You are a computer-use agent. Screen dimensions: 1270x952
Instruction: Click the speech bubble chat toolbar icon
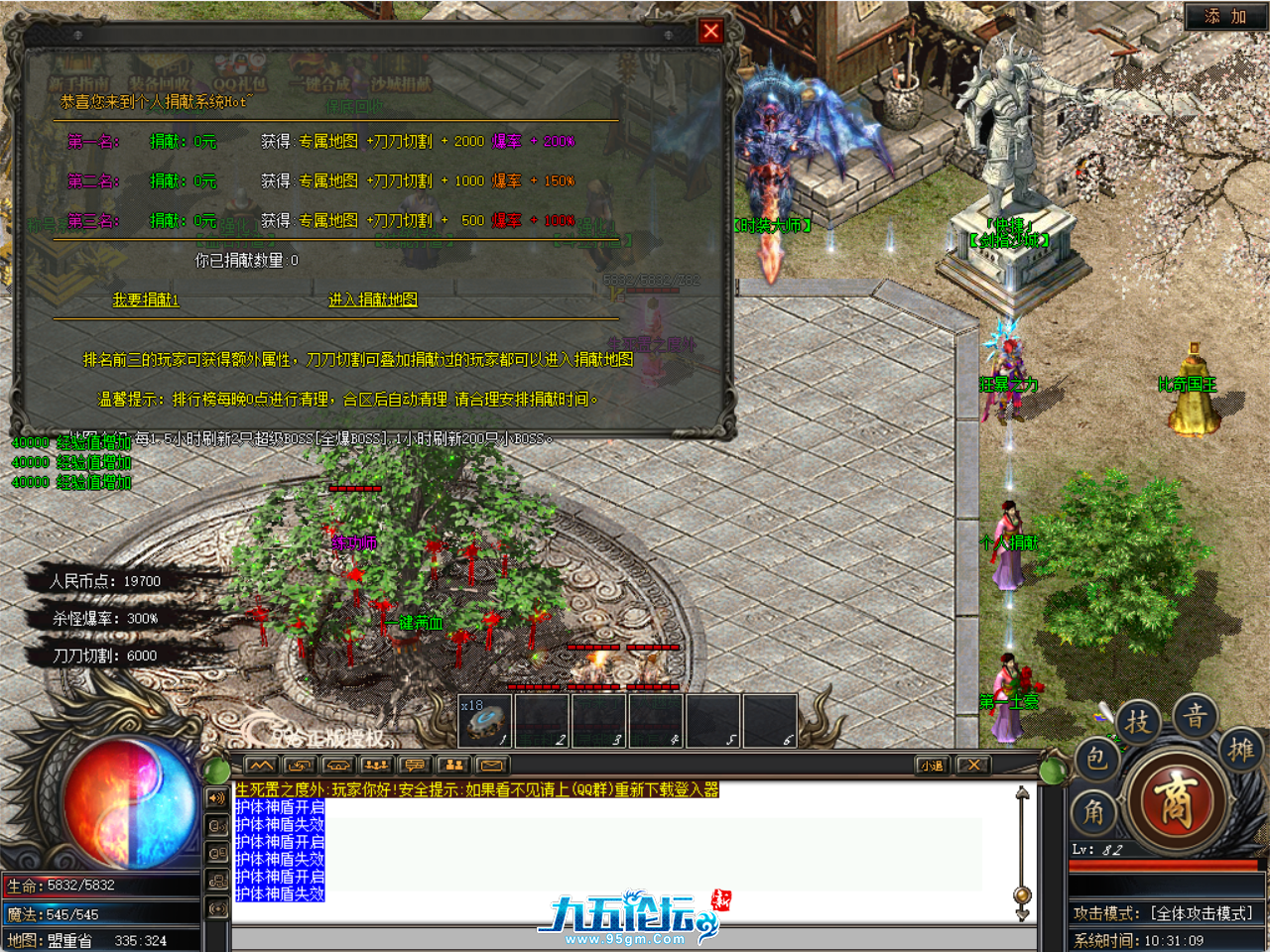[x=415, y=765]
